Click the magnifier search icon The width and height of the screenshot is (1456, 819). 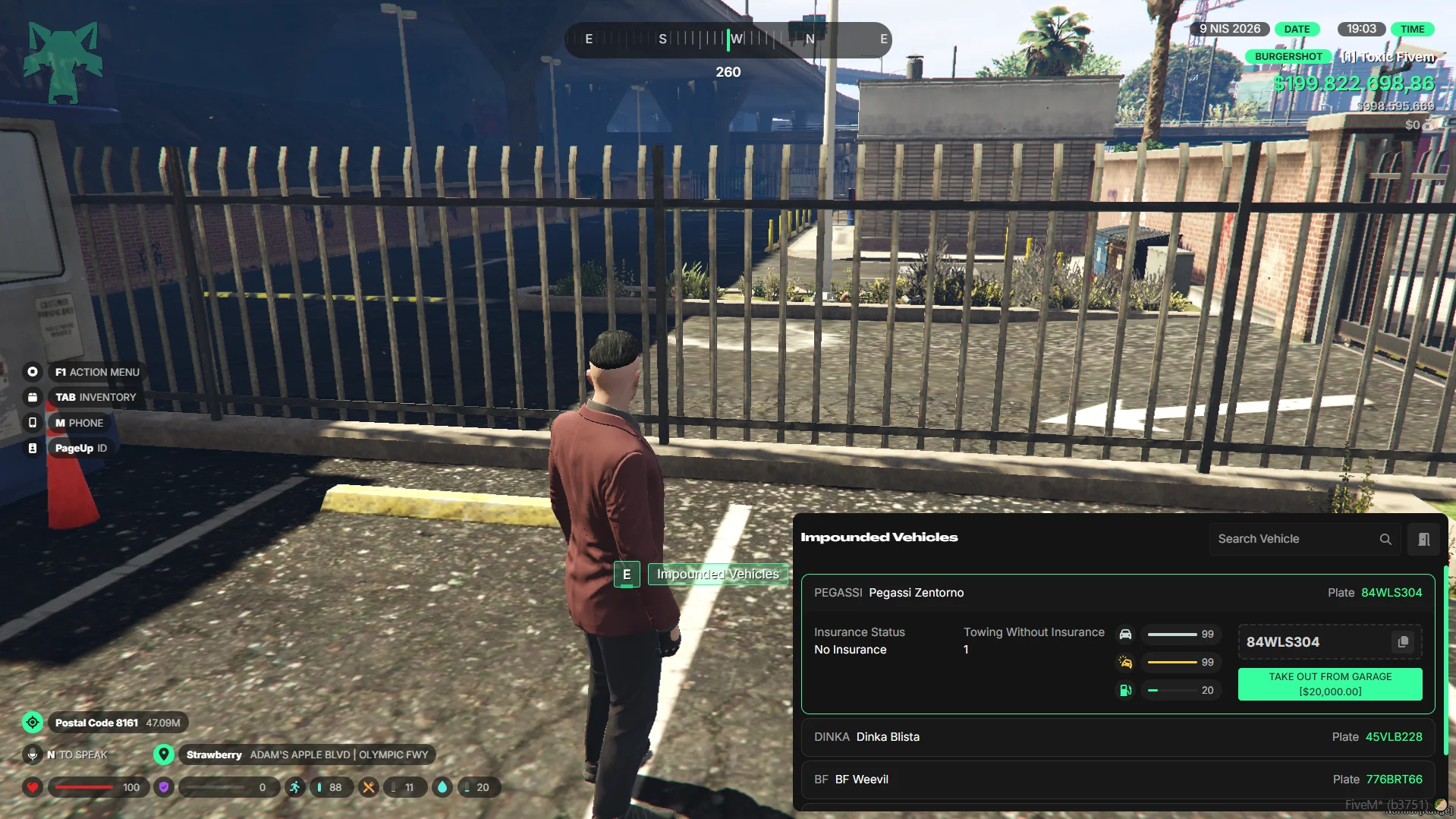[1385, 539]
